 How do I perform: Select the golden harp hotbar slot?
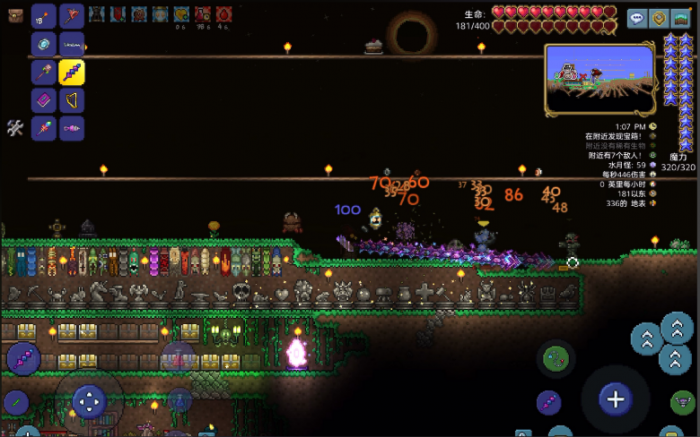(71, 100)
